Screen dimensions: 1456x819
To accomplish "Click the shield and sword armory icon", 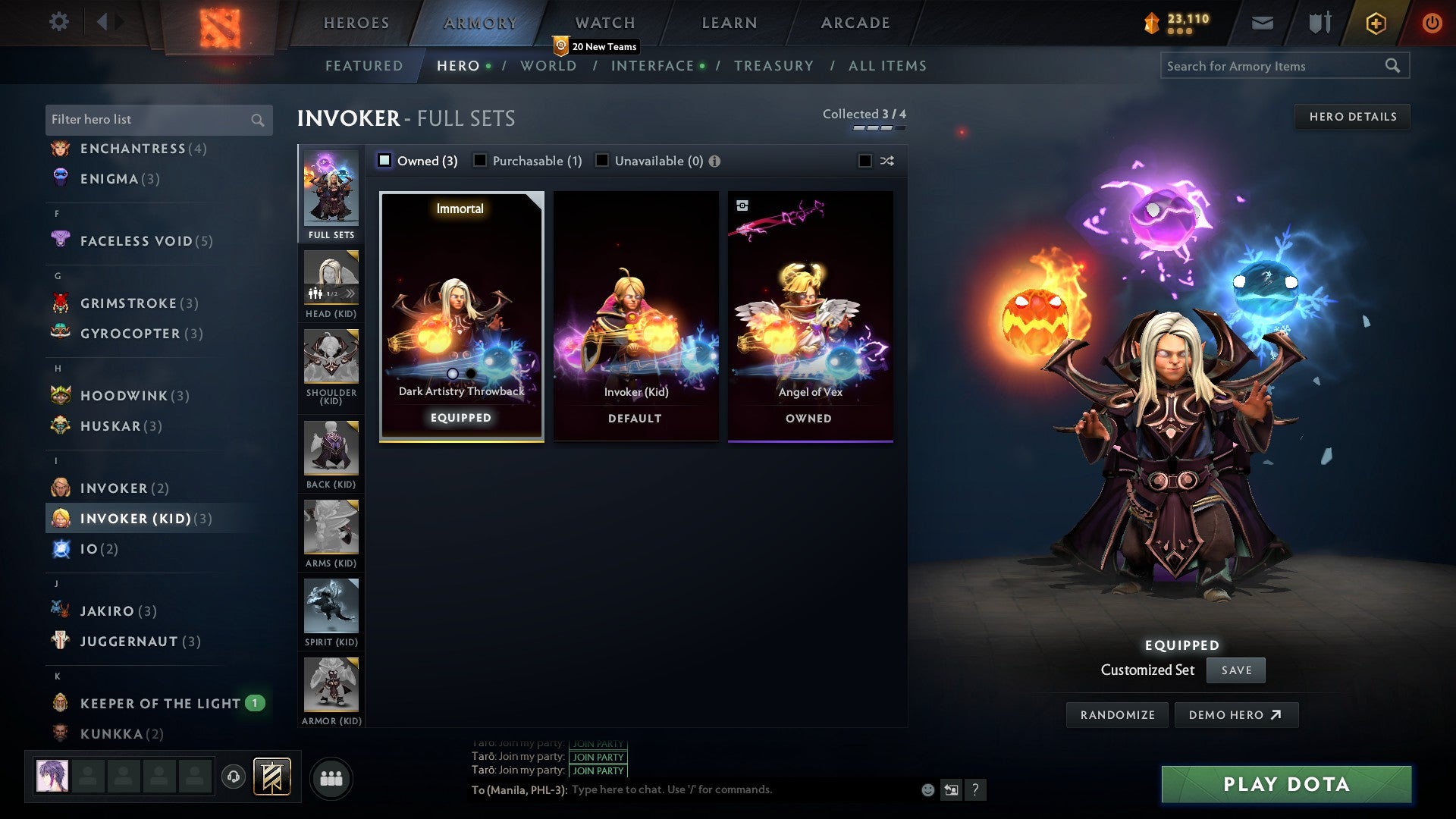I will [1319, 22].
